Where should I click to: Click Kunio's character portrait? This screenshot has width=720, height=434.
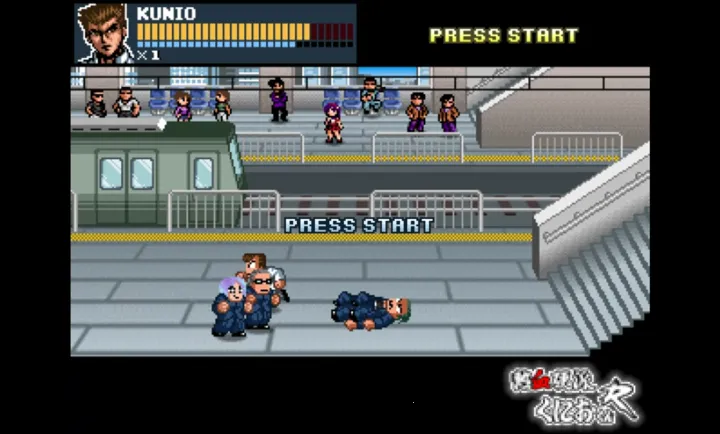pyautogui.click(x=103, y=33)
